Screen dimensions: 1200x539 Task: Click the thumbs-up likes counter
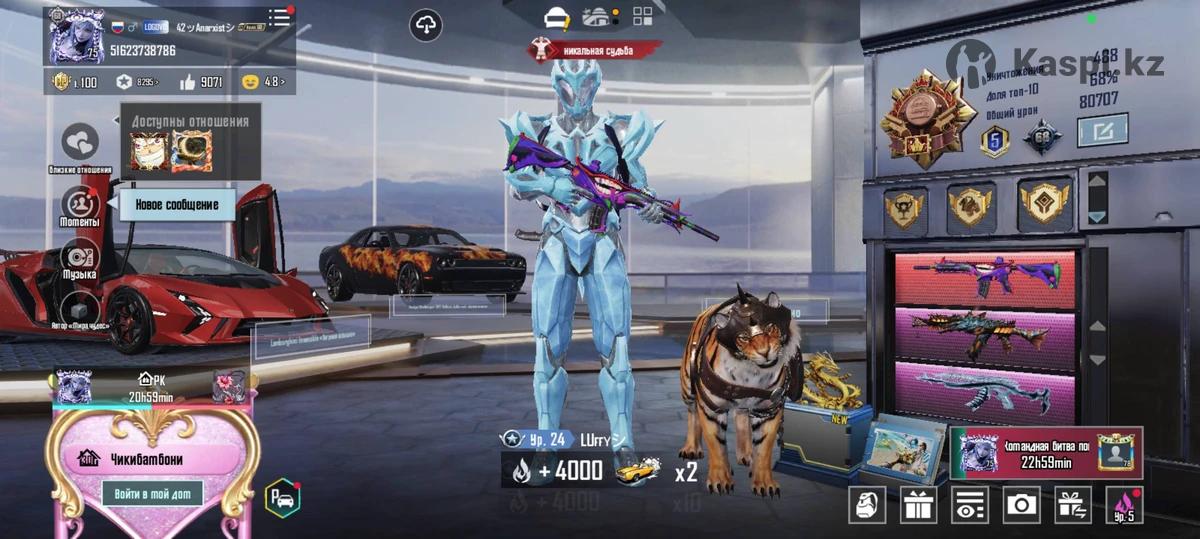pos(201,82)
